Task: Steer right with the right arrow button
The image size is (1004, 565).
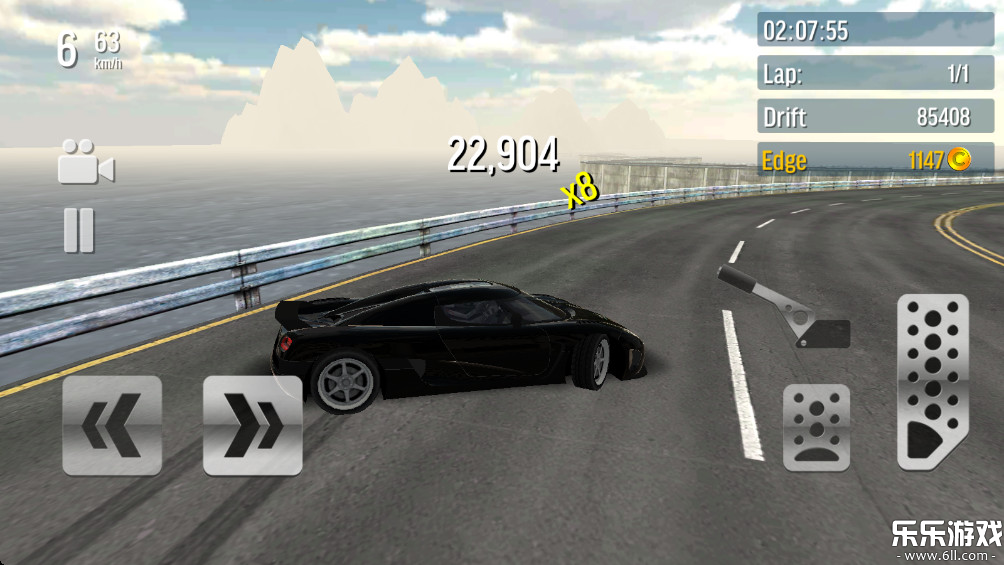Action: (x=252, y=425)
